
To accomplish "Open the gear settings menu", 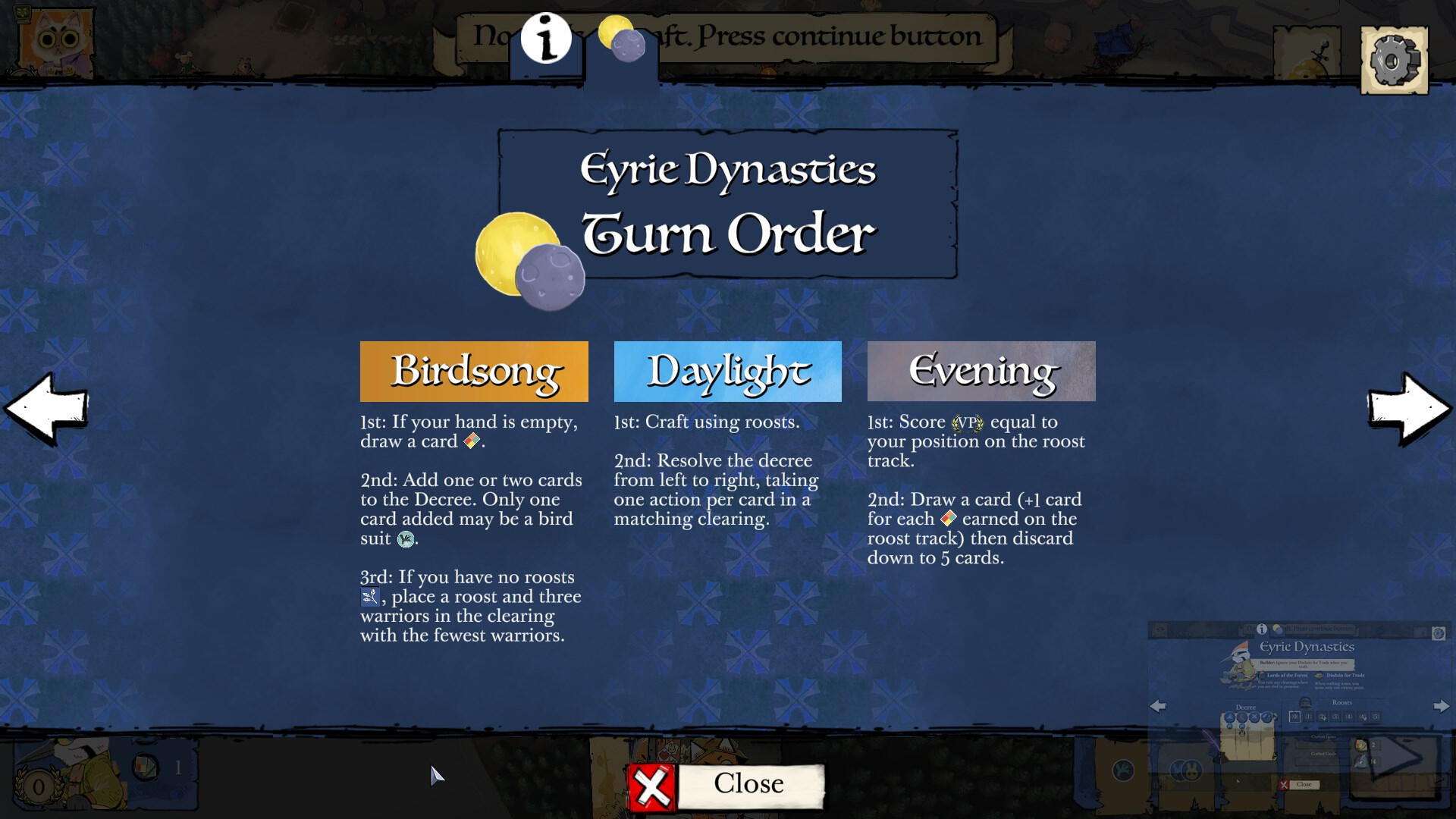I will (1394, 61).
